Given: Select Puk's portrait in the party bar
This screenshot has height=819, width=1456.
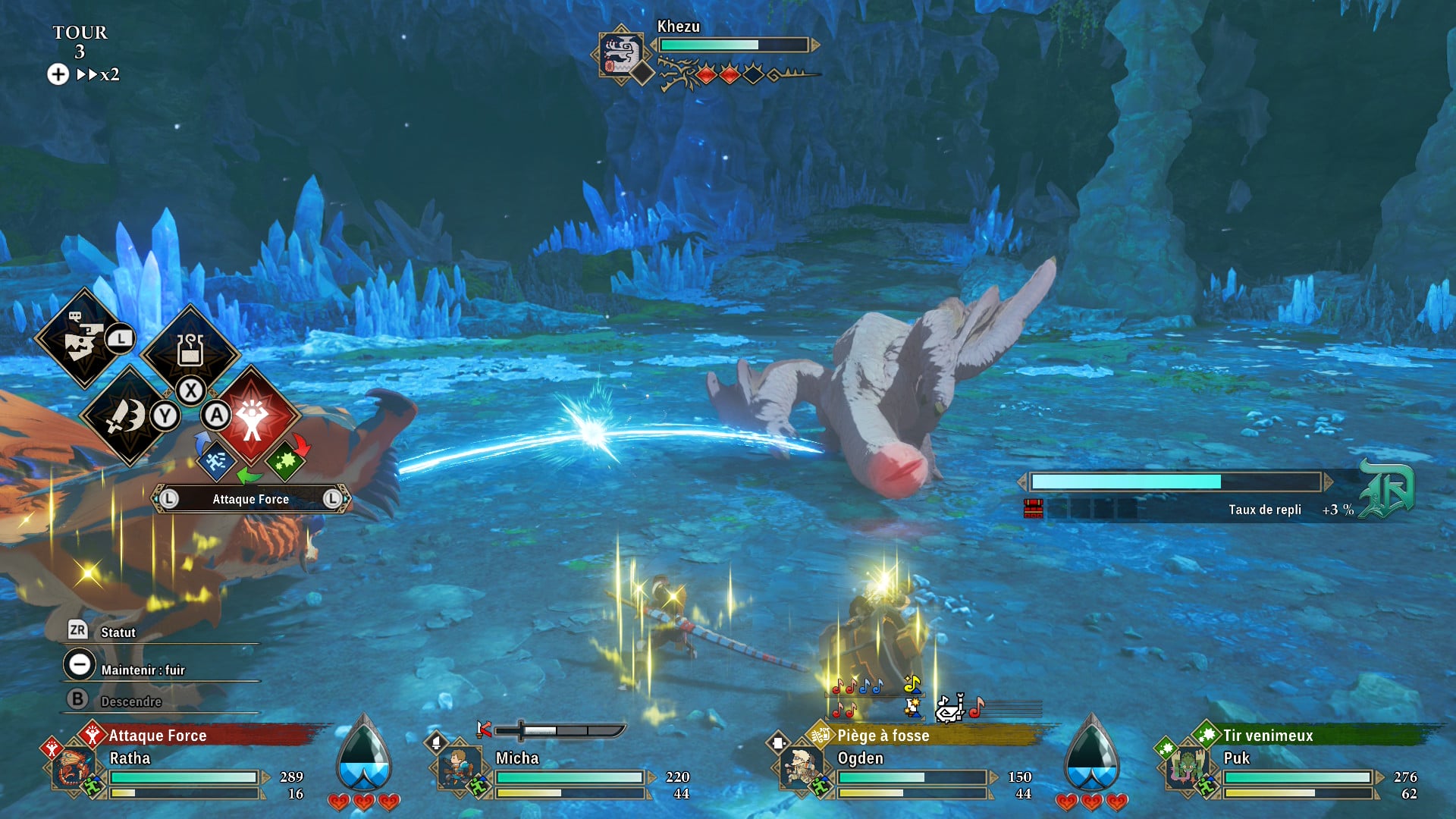Looking at the screenshot, I should pyautogui.click(x=1186, y=767).
